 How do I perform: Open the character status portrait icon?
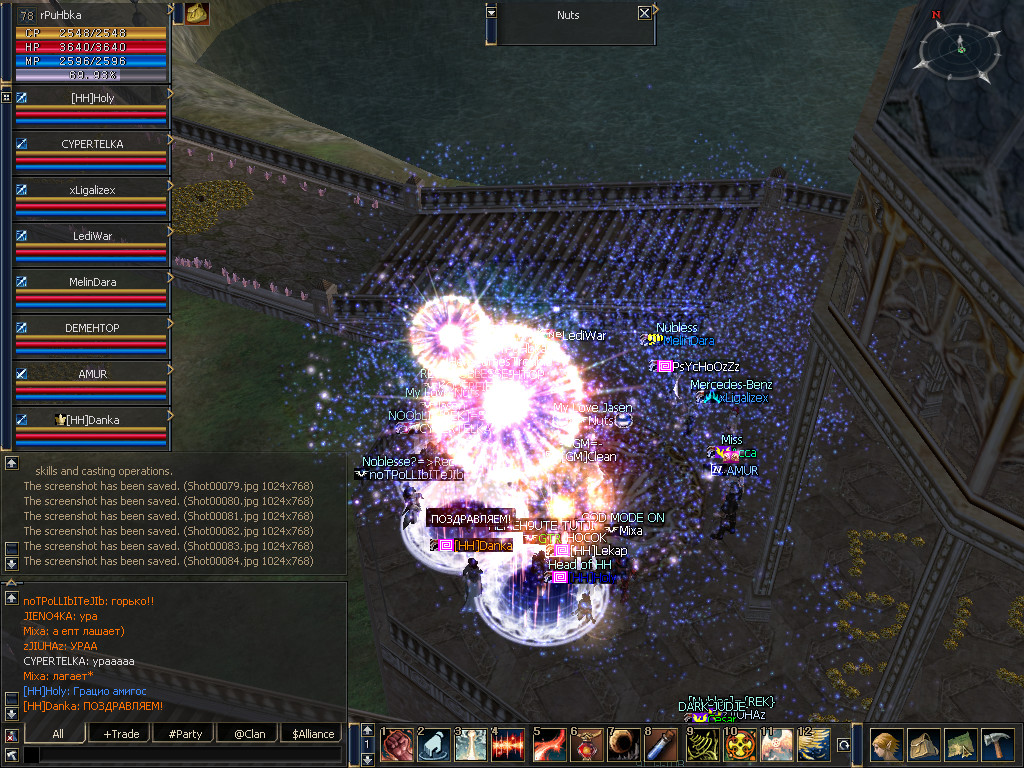pyautogui.click(x=887, y=746)
